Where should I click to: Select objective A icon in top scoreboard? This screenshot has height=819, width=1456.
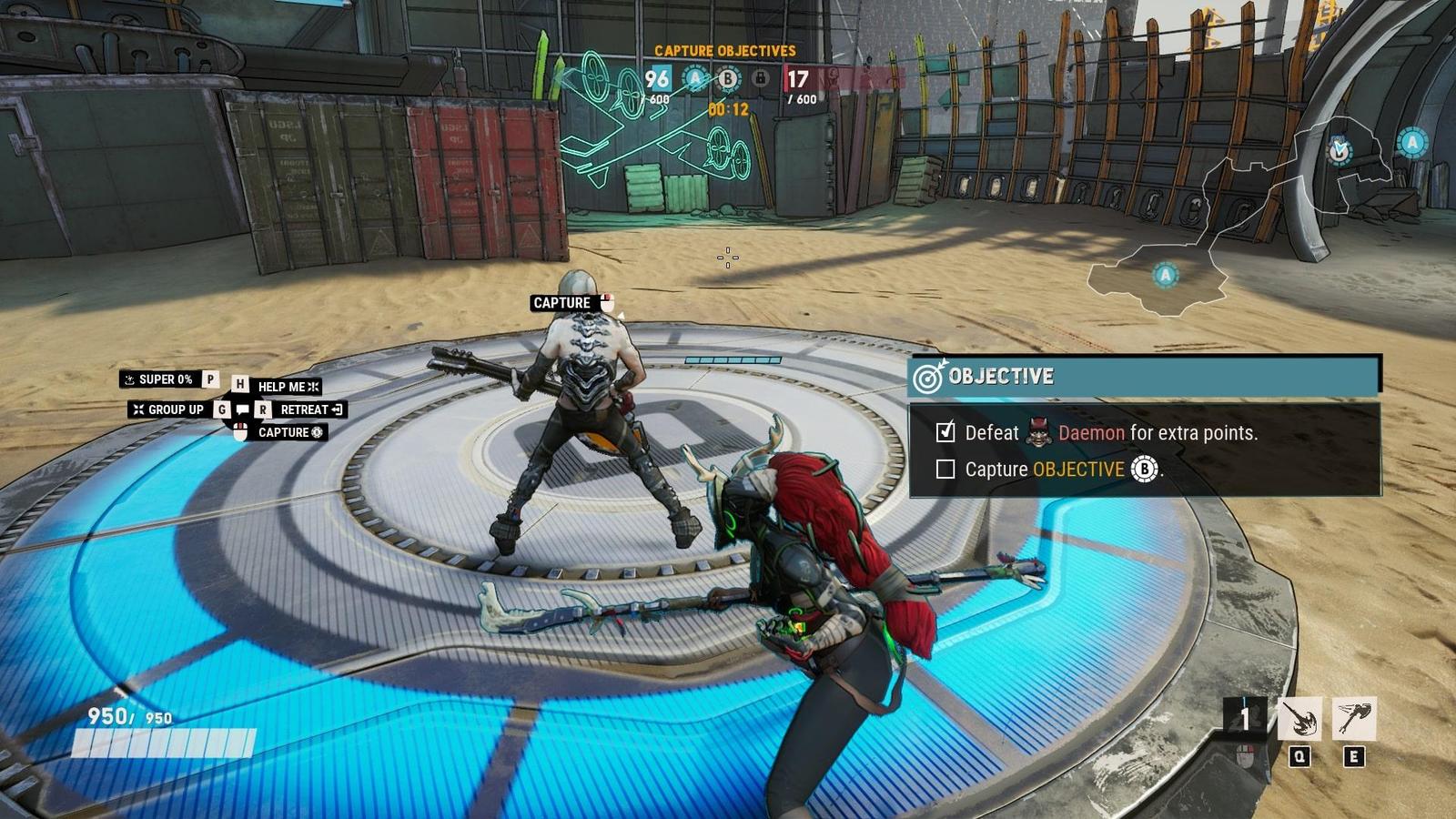696,79
